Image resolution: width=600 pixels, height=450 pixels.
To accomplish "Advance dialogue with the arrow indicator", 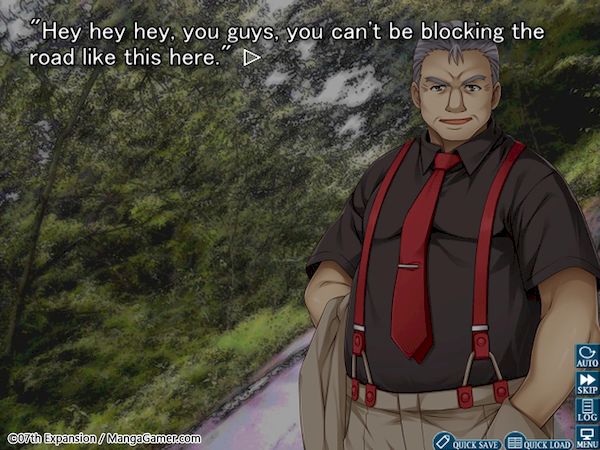I will point(252,58).
